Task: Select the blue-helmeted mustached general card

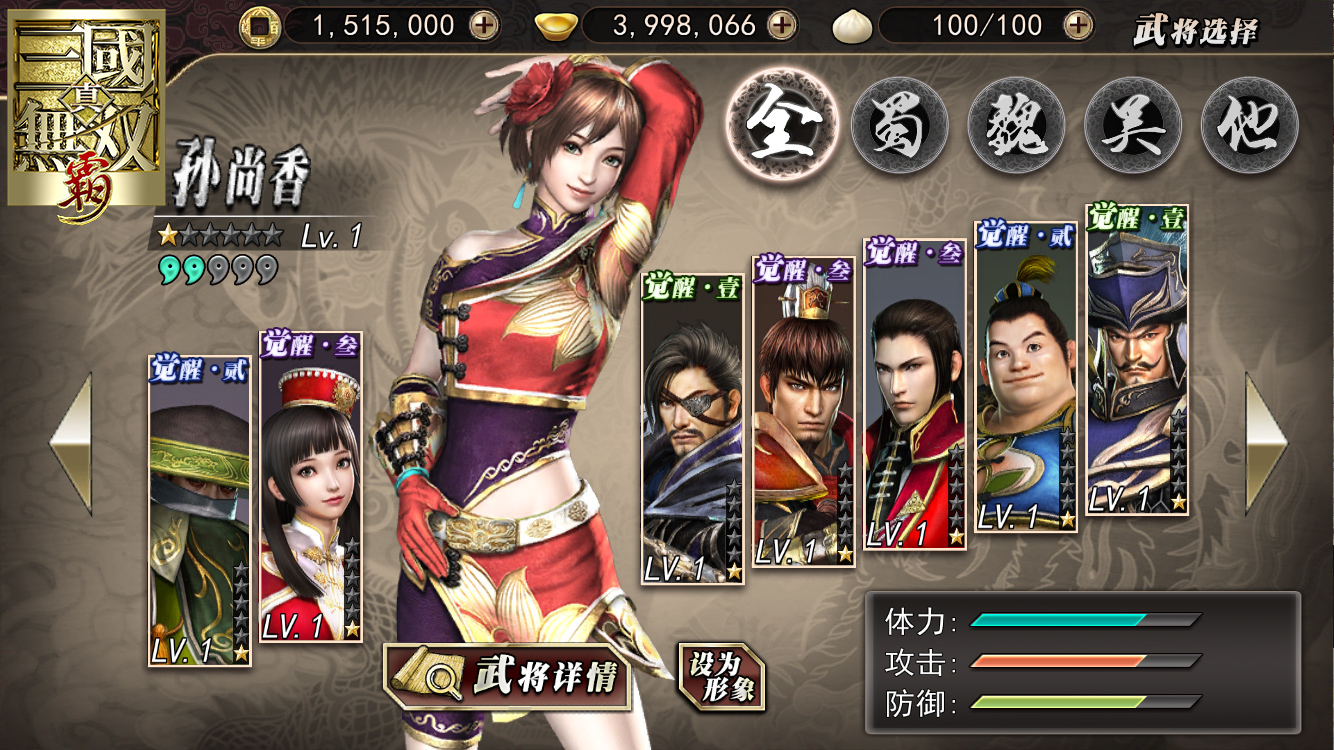Action: click(1137, 360)
